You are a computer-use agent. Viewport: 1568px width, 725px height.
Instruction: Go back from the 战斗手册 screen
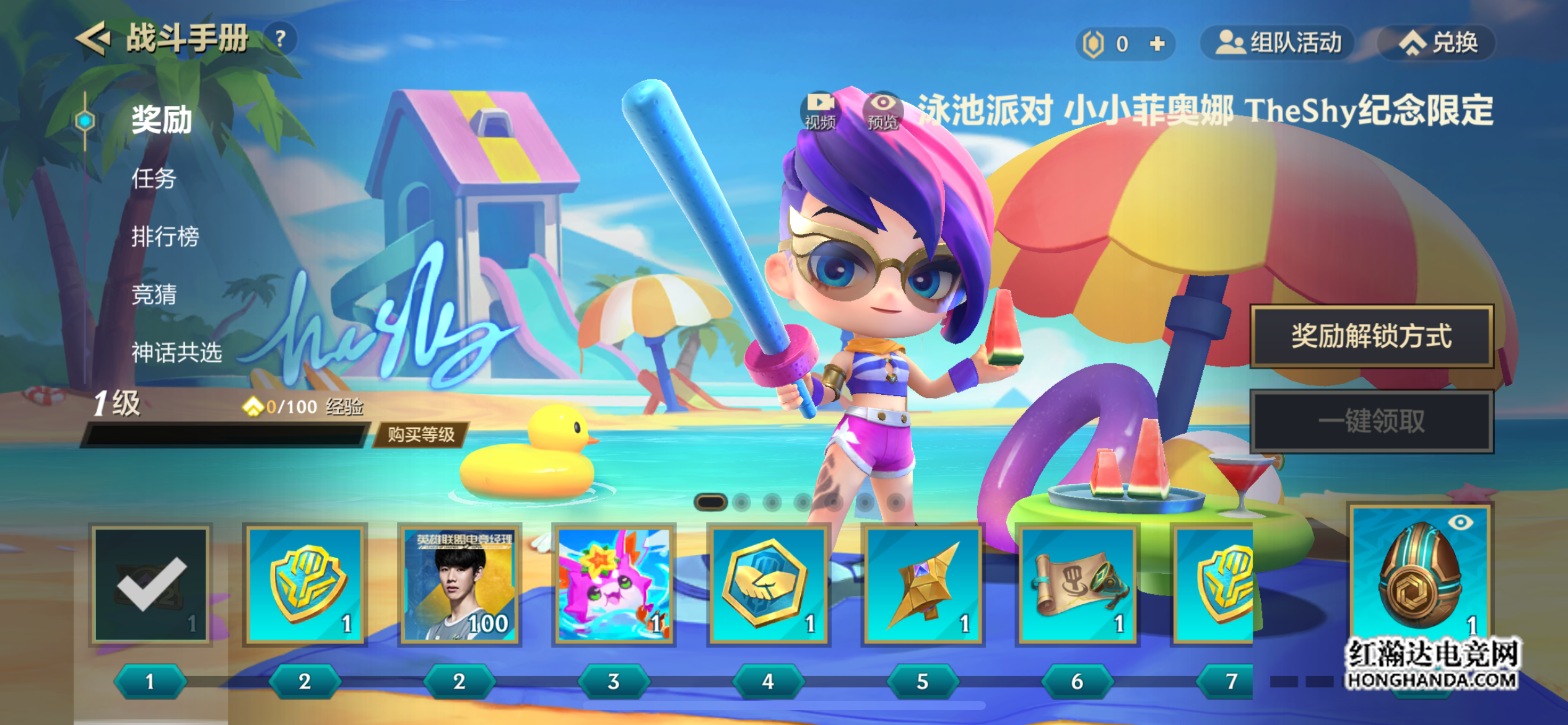(93, 38)
